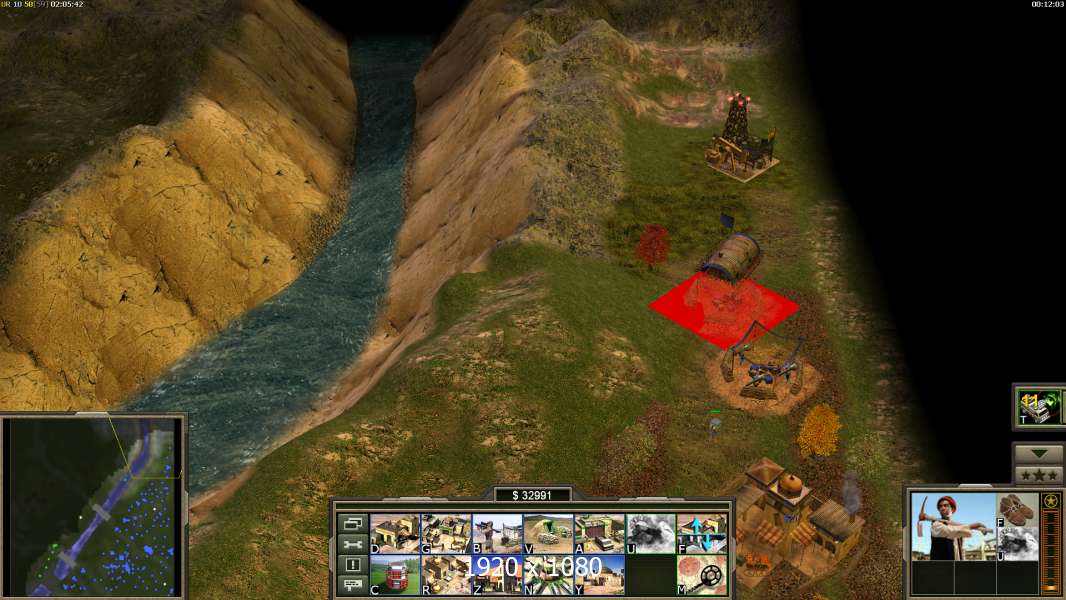Viewport: 1066px width, 600px height.
Task: Open the three-star generals powers button
Action: pos(1038,475)
